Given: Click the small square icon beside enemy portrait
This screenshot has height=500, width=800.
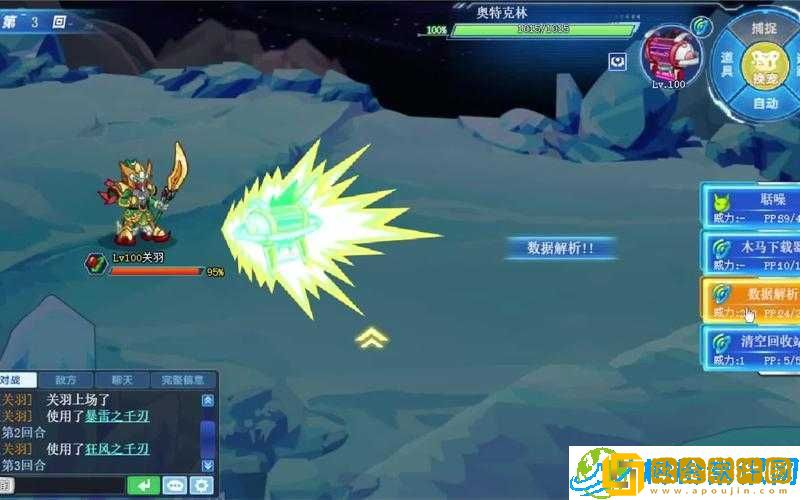Looking at the screenshot, I should click(618, 62).
